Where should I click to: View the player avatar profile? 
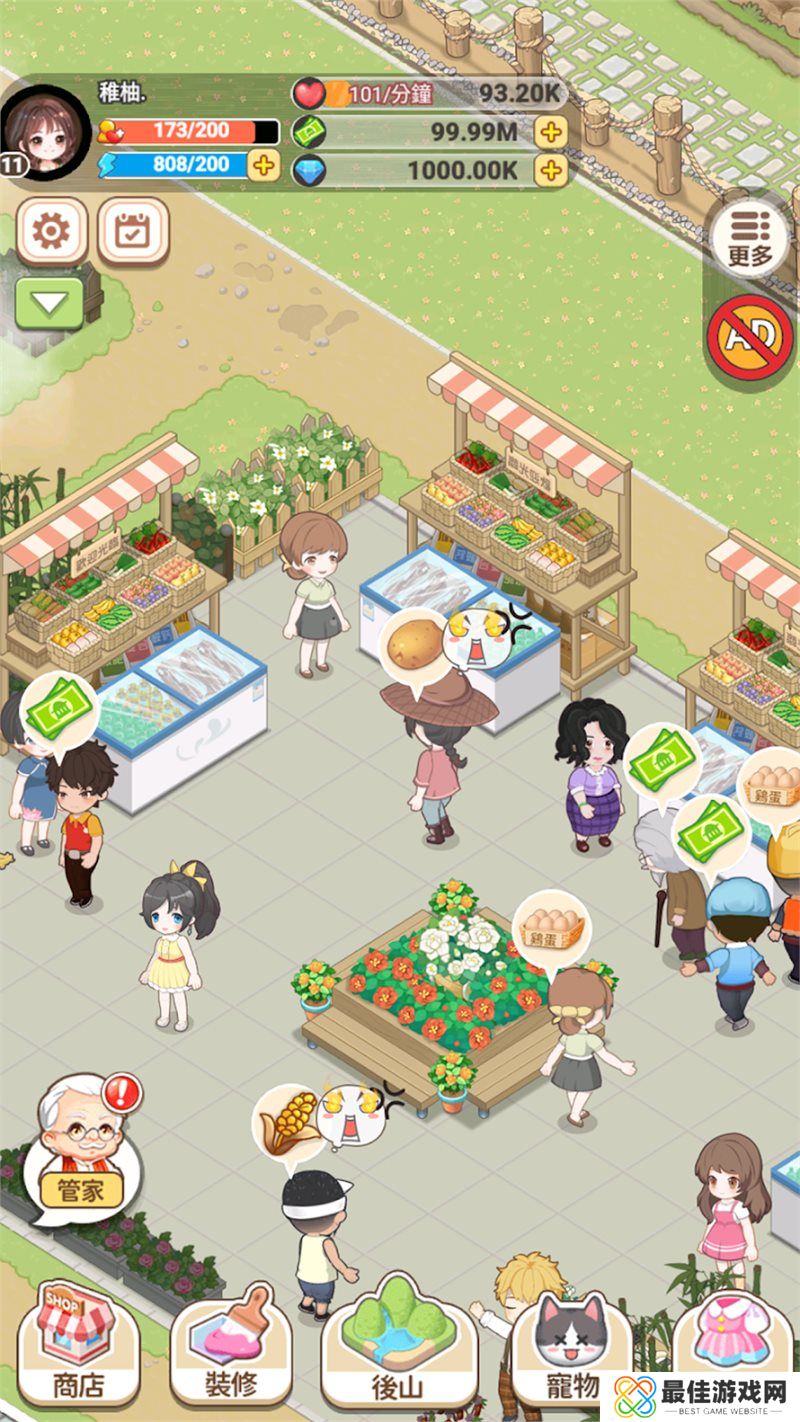[x=45, y=133]
